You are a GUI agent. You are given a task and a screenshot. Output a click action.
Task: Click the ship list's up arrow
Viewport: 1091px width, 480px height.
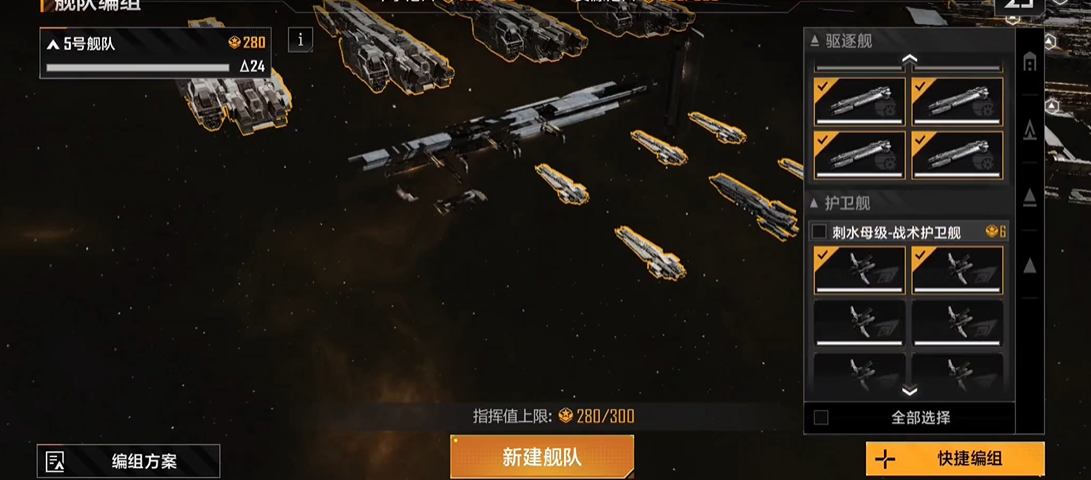point(909,60)
